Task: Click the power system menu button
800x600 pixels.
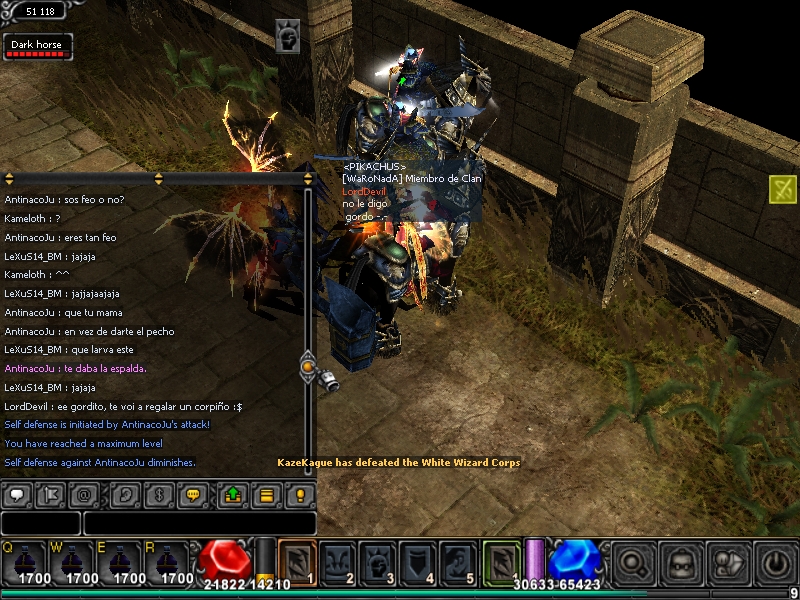Action: [776, 563]
